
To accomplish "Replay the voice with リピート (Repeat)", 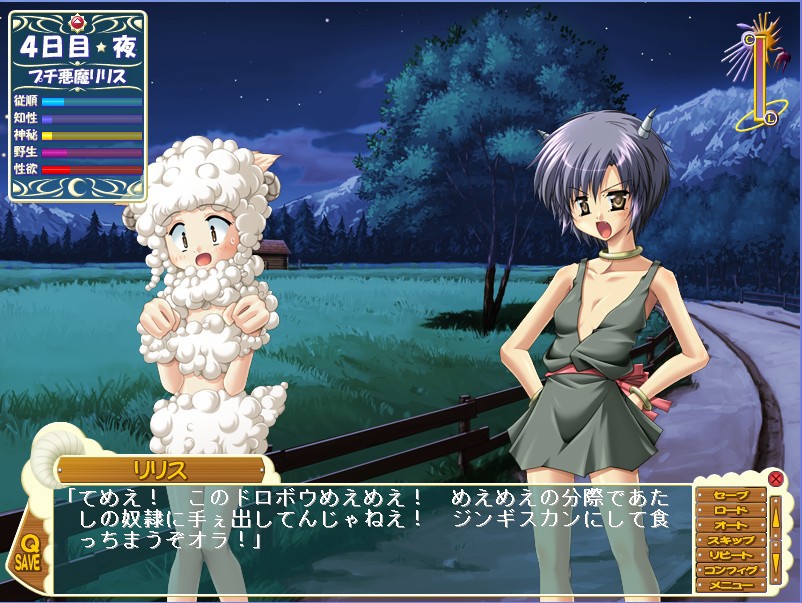I will tap(731, 555).
